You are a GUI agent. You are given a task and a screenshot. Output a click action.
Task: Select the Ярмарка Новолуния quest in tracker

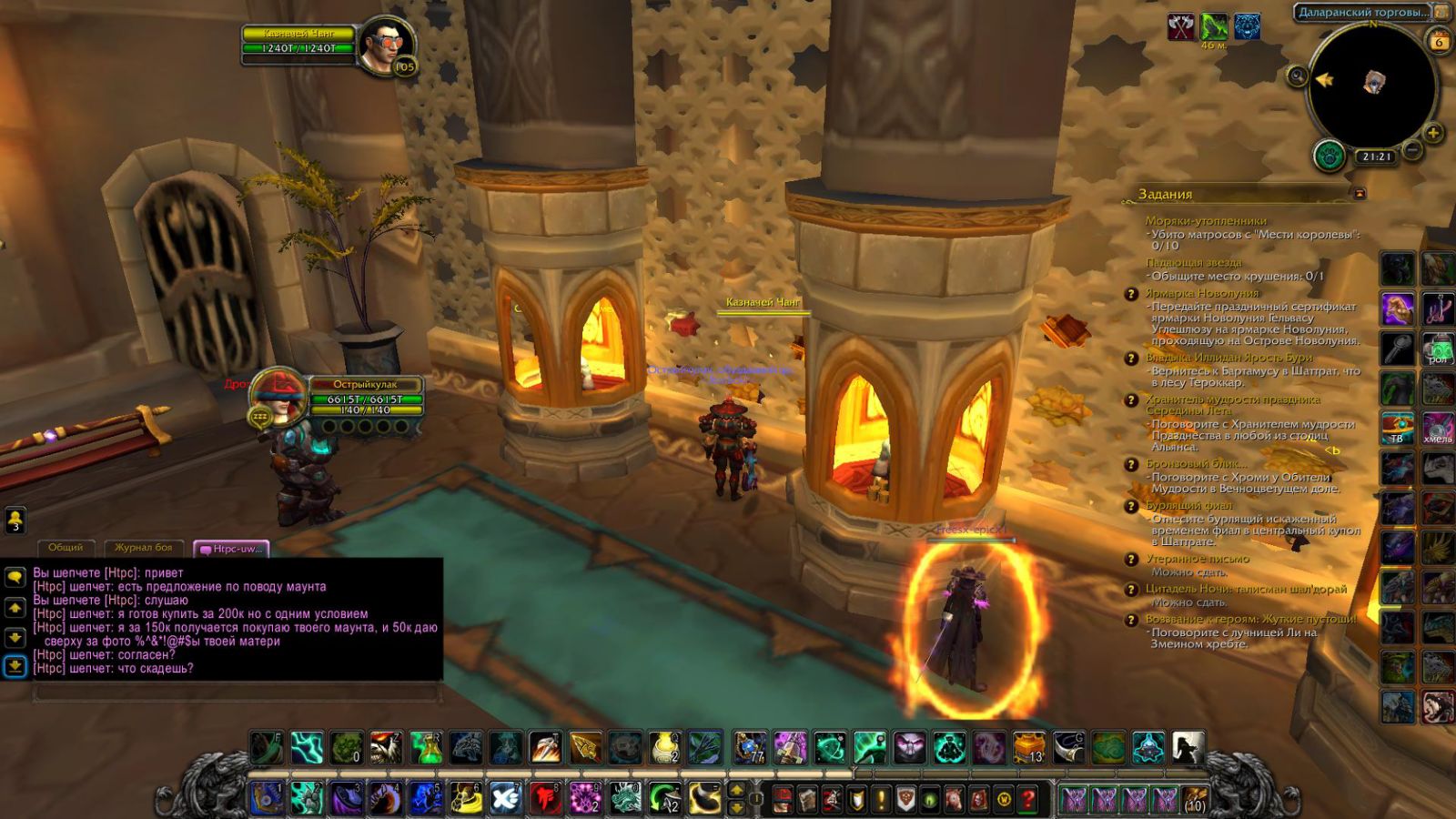[1202, 293]
